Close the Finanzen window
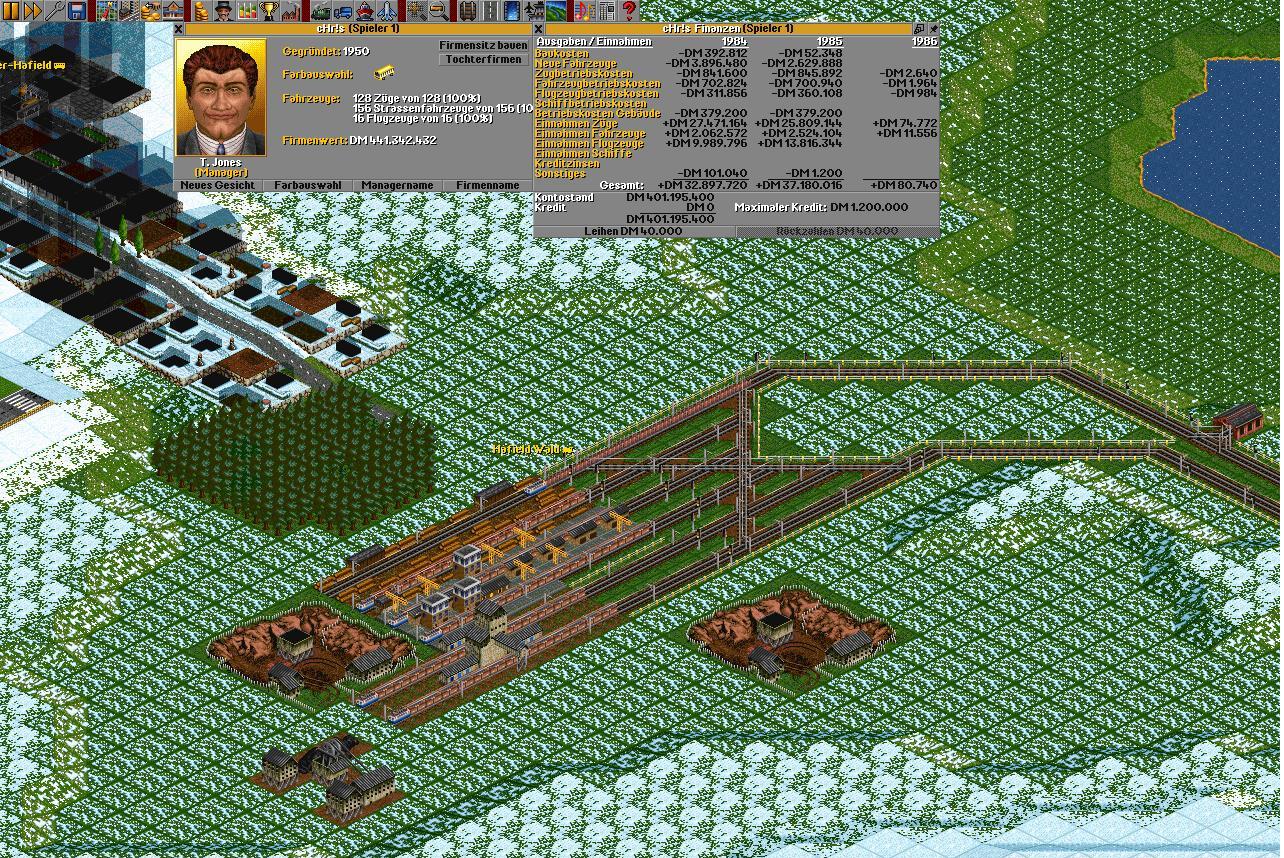The width and height of the screenshot is (1284, 858). click(x=539, y=29)
